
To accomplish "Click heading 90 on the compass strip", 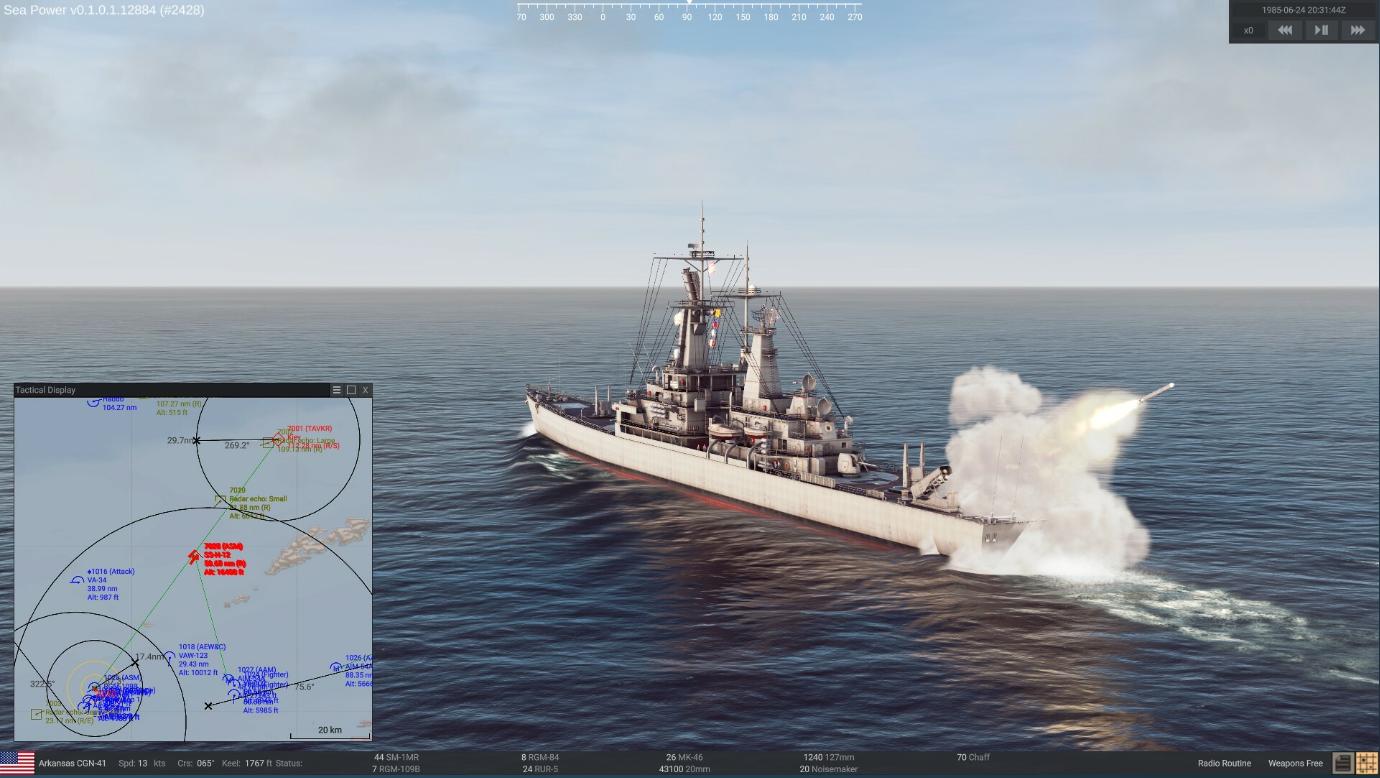I will 688,17.
